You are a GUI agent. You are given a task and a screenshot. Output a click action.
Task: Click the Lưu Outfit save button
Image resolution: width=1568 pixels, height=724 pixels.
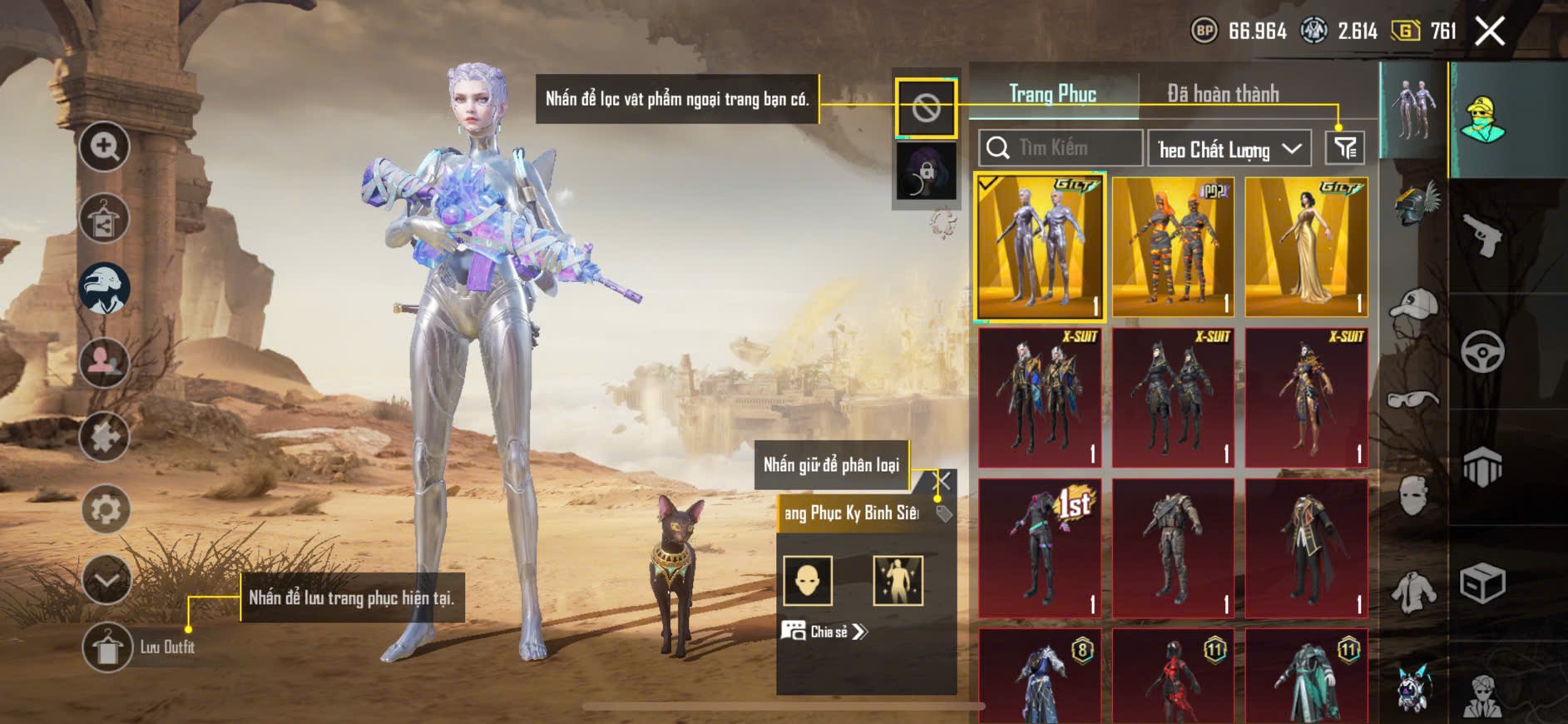coord(107,647)
